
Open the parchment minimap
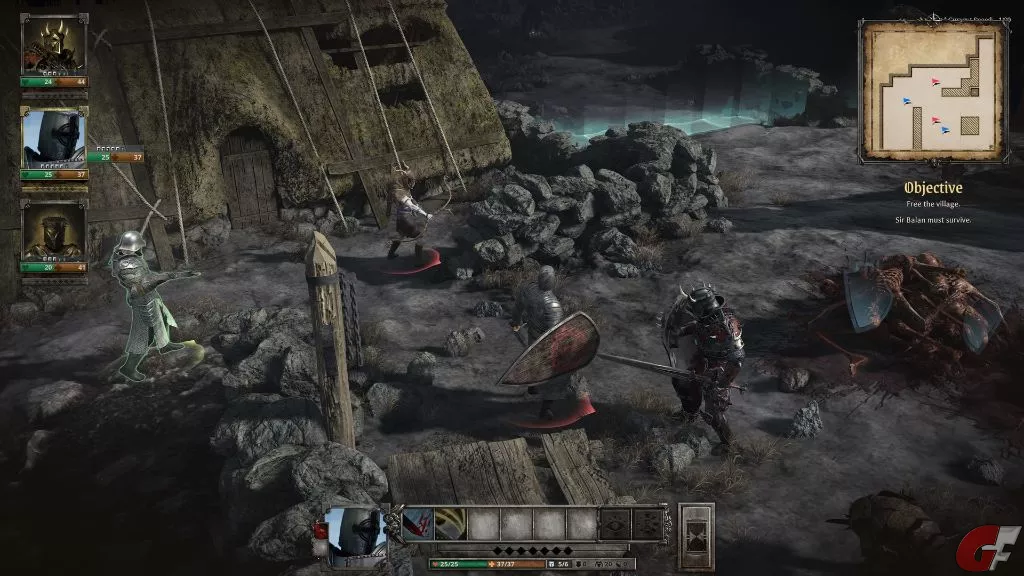click(933, 91)
